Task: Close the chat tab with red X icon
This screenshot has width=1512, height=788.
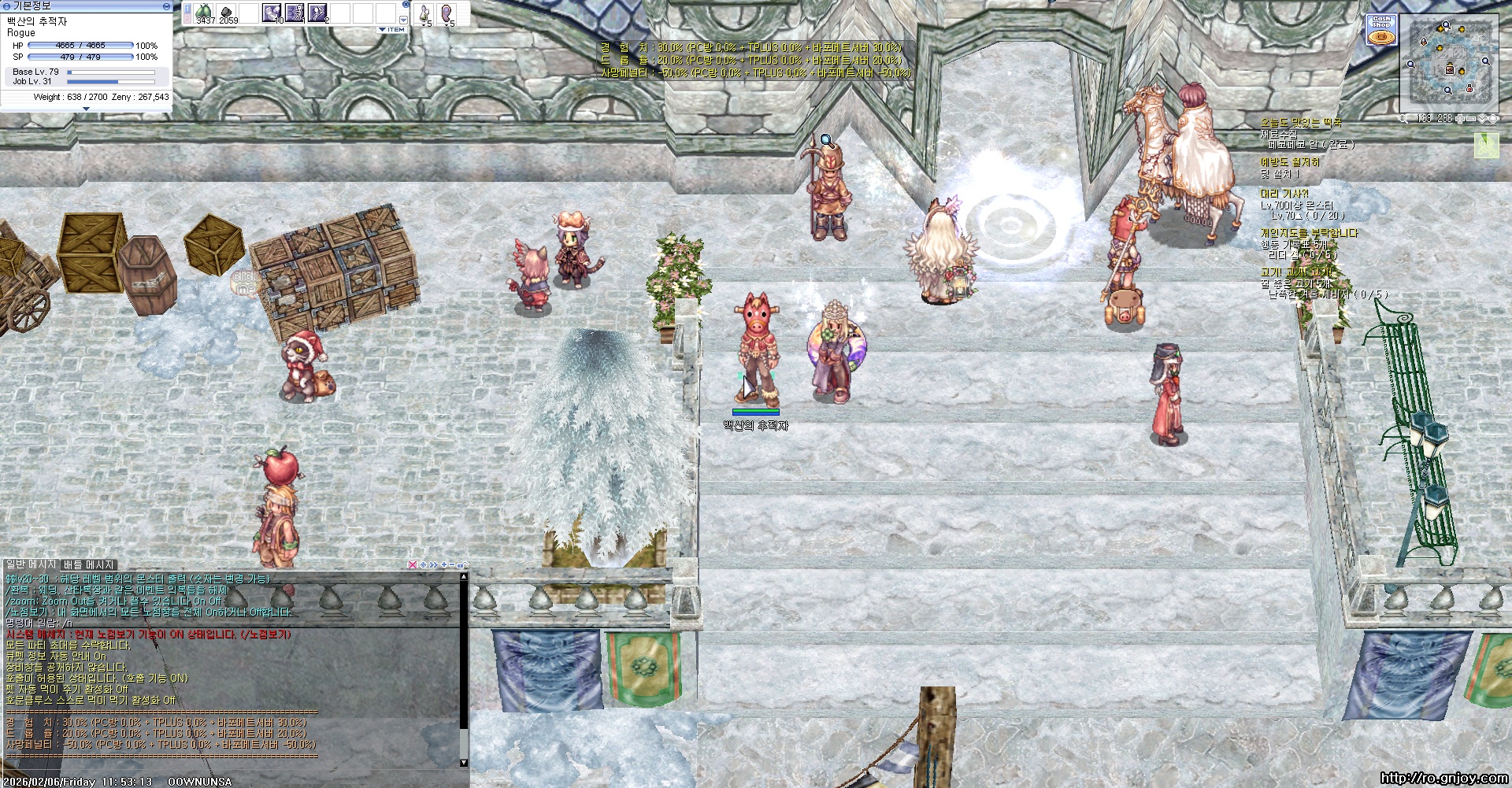Action: tap(412, 564)
